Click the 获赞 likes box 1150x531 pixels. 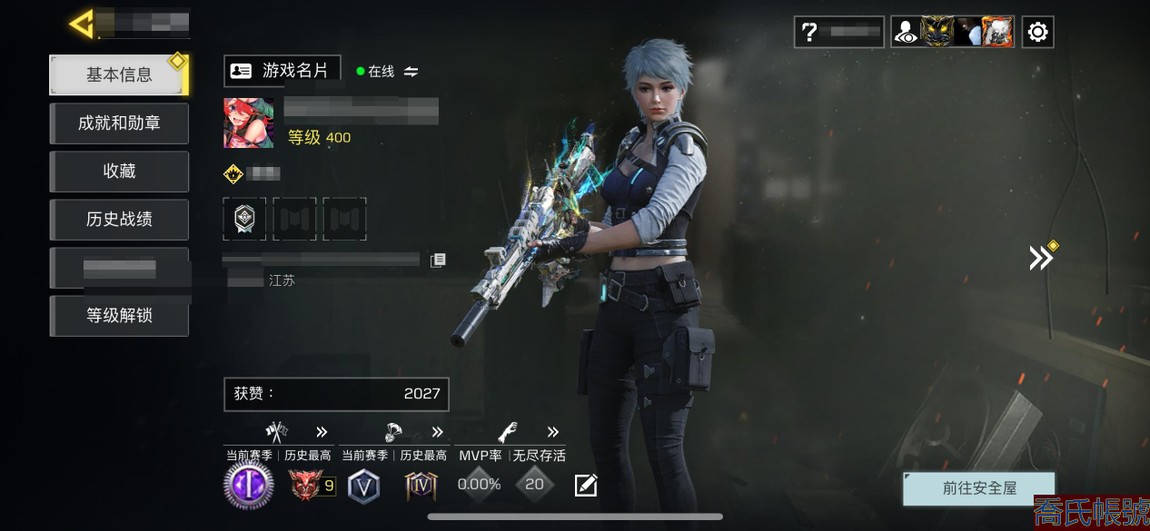click(x=336, y=394)
